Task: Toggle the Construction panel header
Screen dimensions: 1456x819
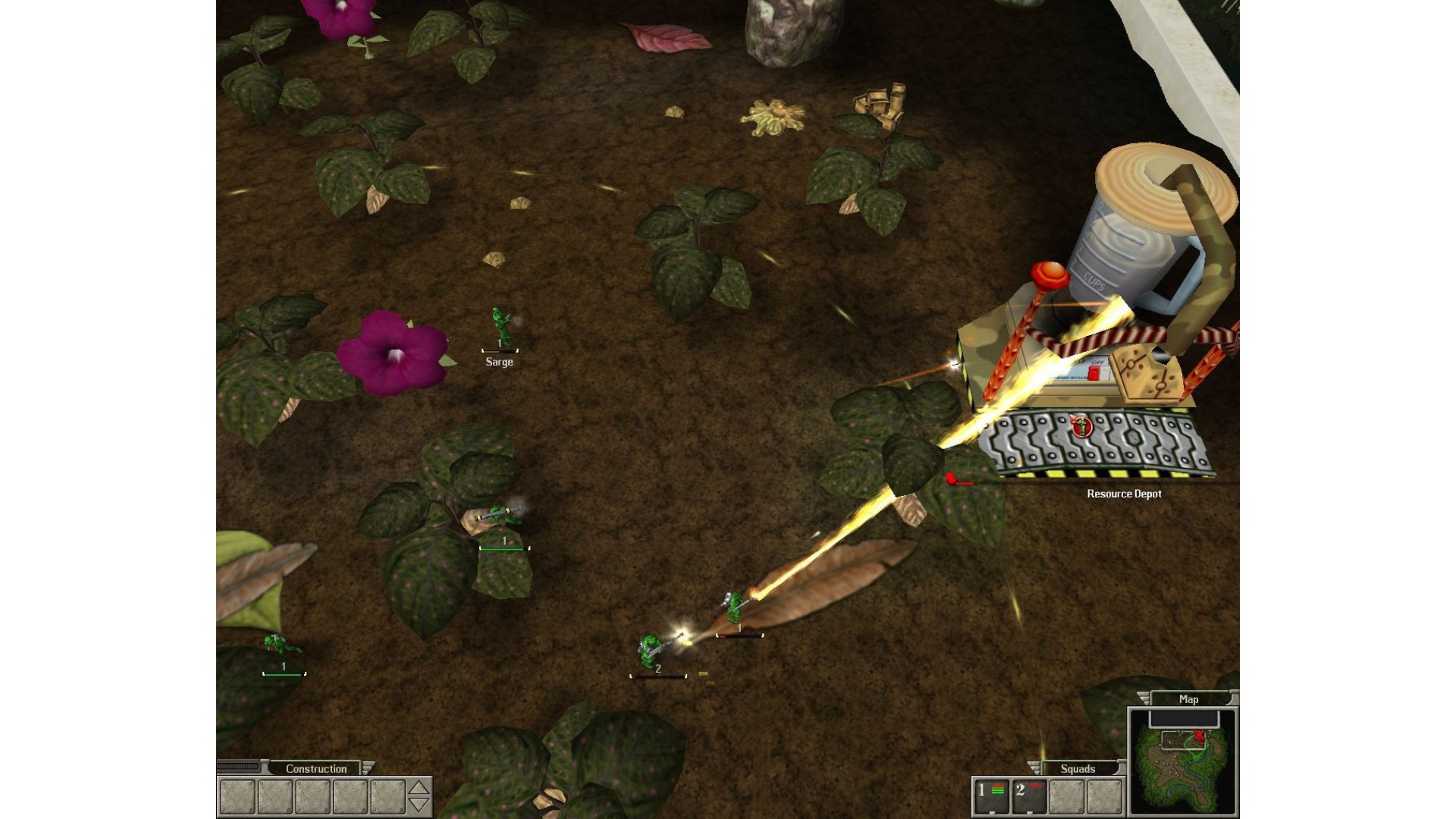Action: click(x=315, y=768)
